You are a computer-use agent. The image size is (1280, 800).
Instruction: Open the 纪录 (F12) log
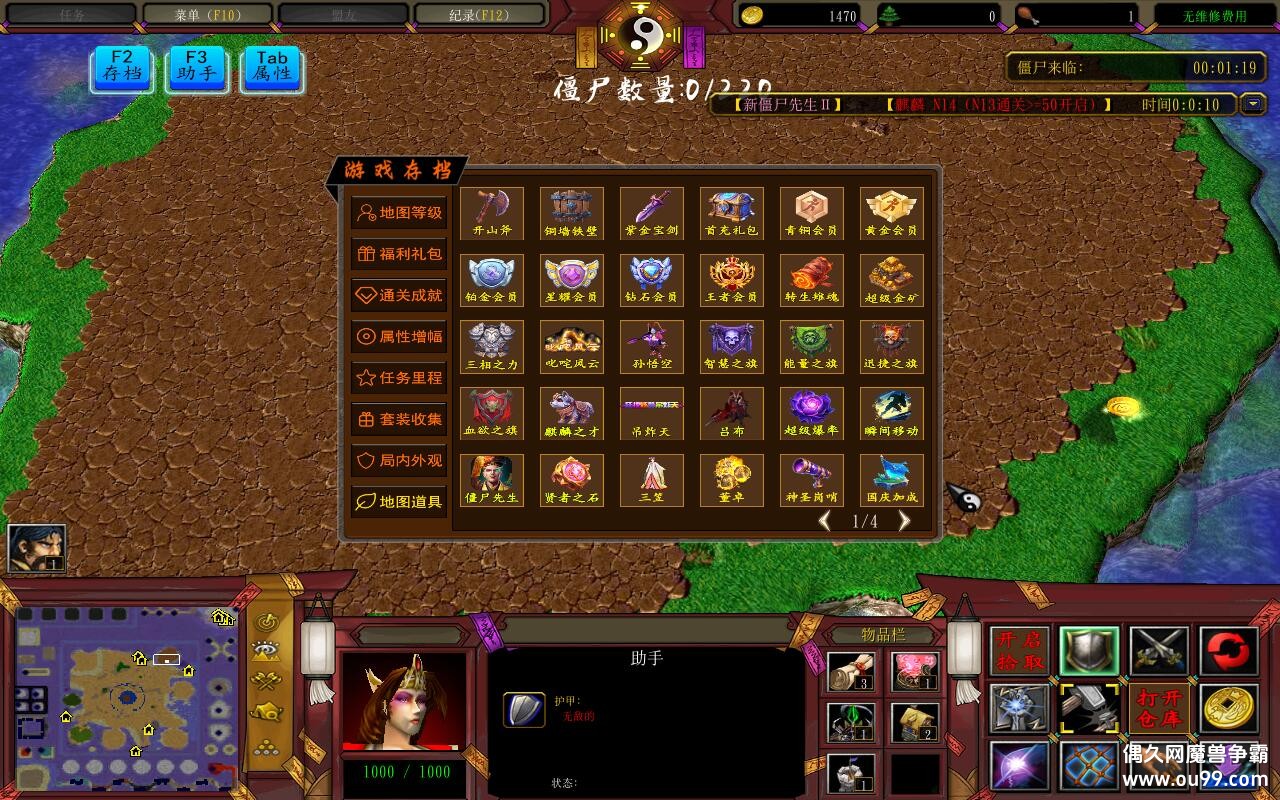(480, 15)
